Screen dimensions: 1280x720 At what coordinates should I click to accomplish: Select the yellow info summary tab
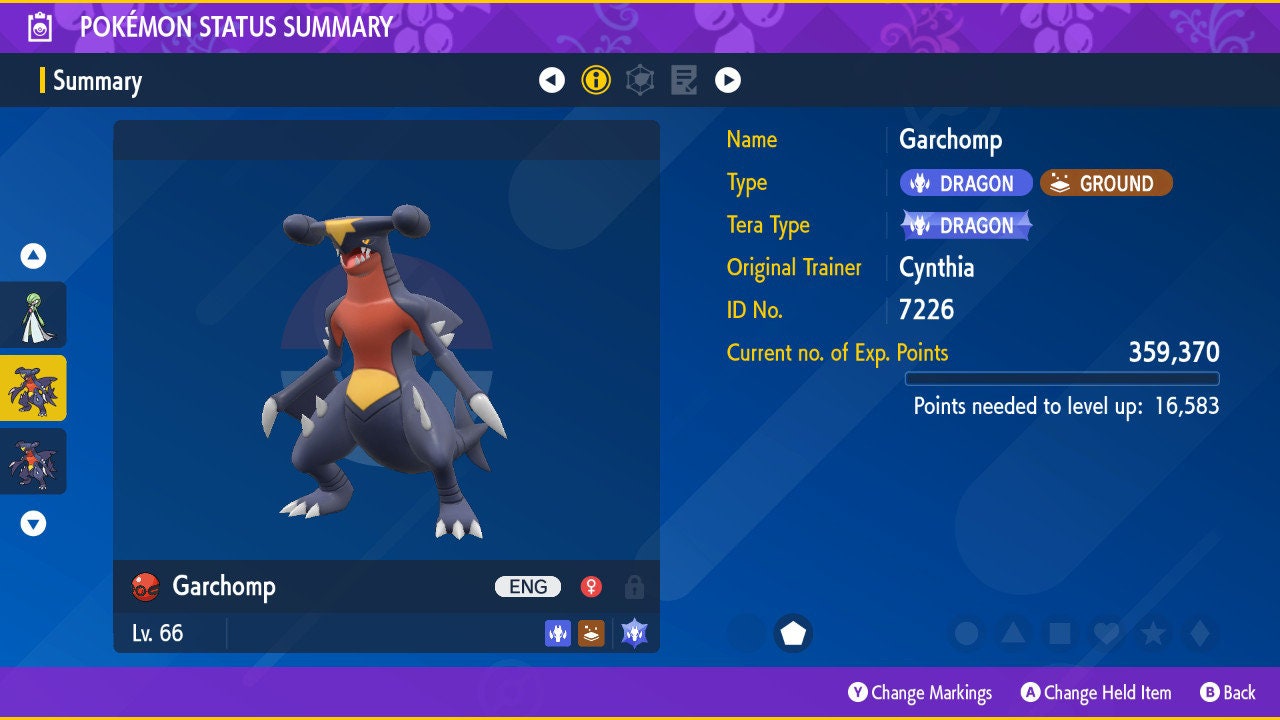[596, 80]
